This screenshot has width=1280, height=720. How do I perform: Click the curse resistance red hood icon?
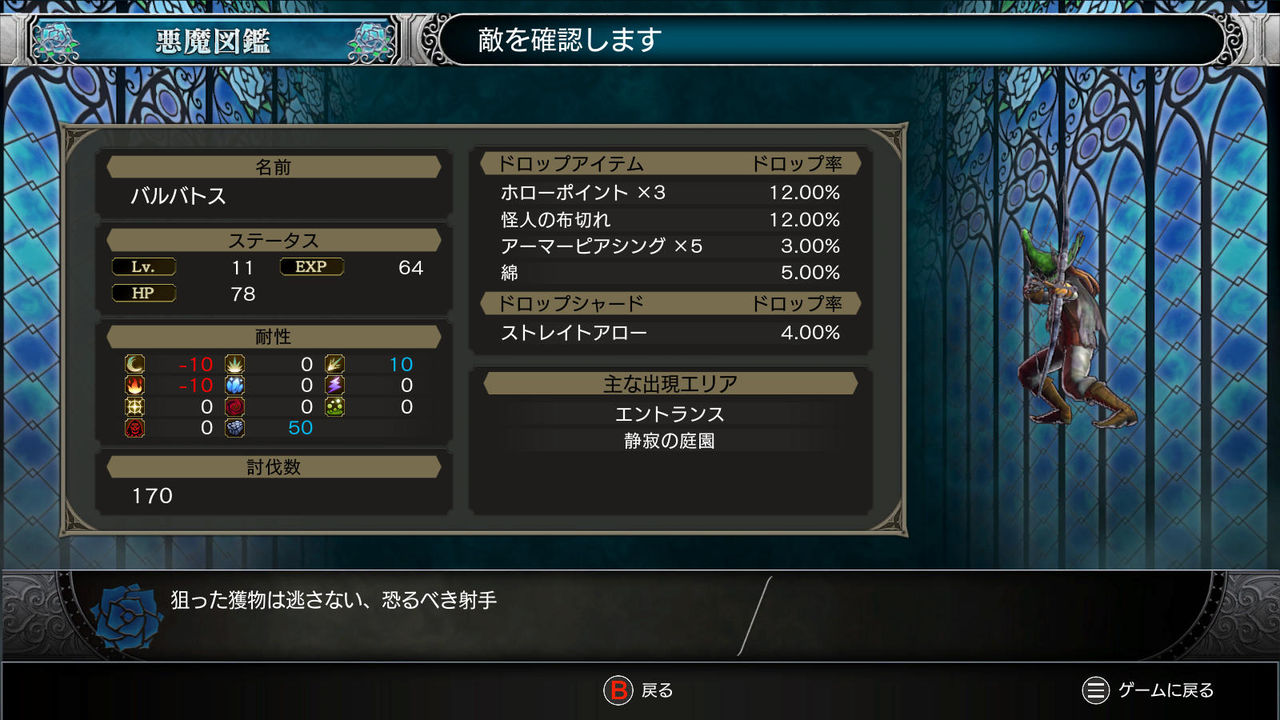134,428
